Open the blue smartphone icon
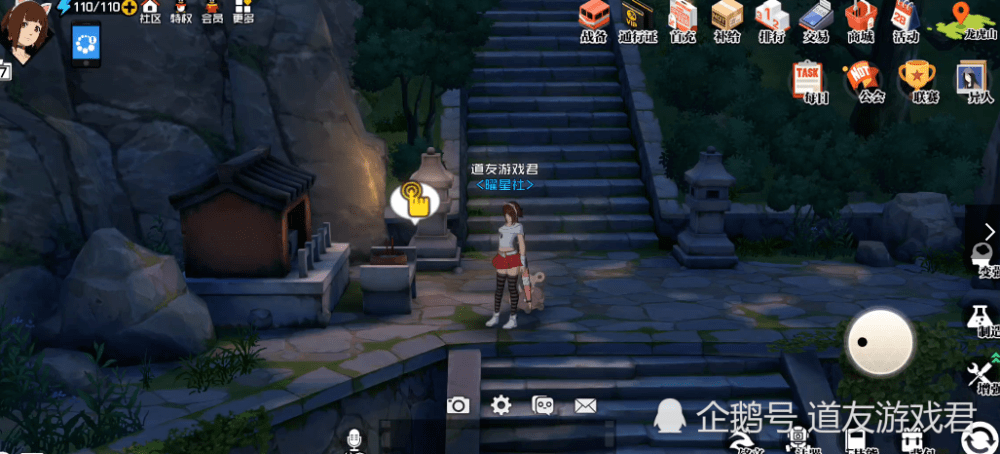 [x=85, y=45]
